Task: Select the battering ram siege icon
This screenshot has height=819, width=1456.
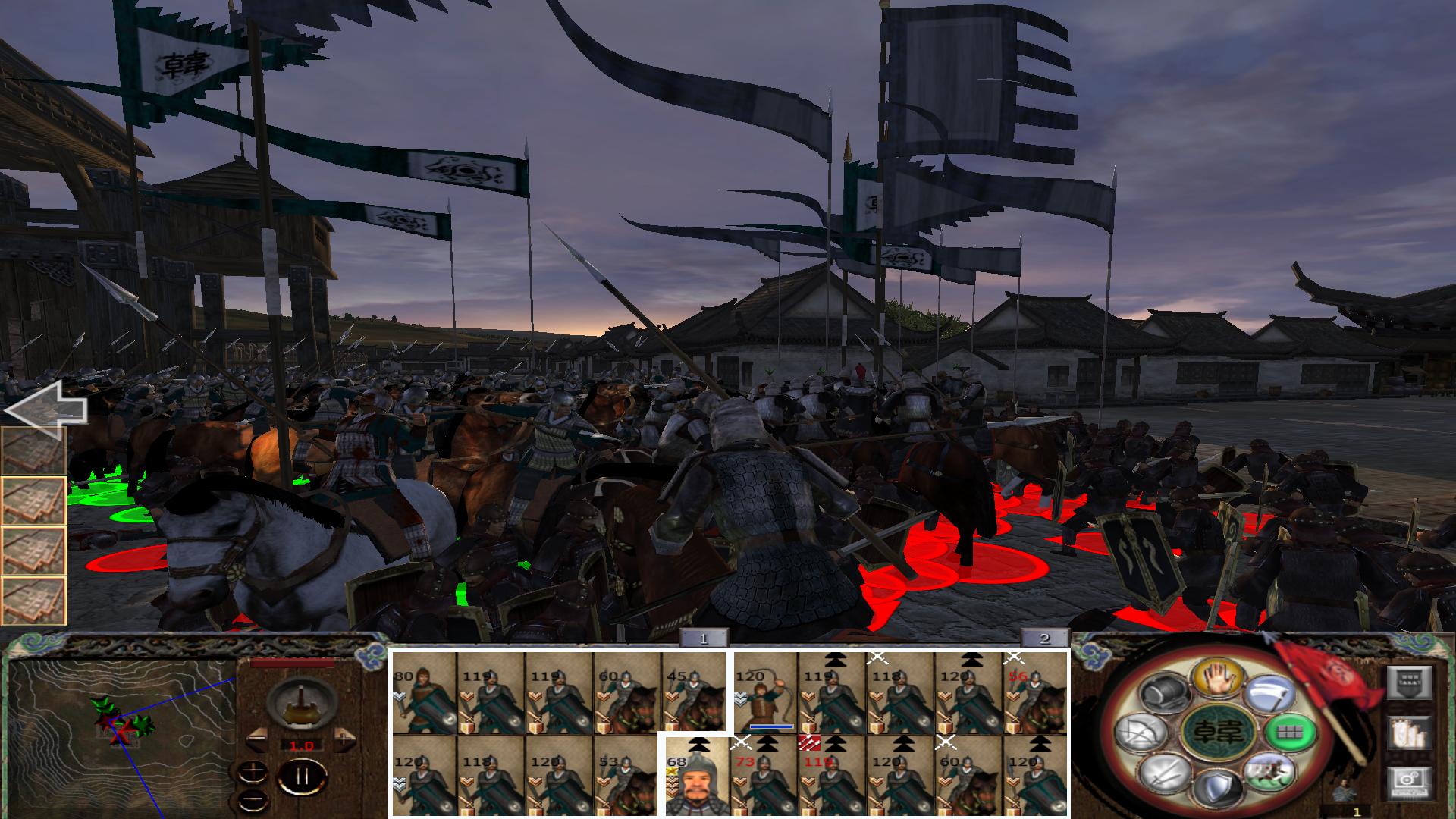Action: [x=1165, y=693]
